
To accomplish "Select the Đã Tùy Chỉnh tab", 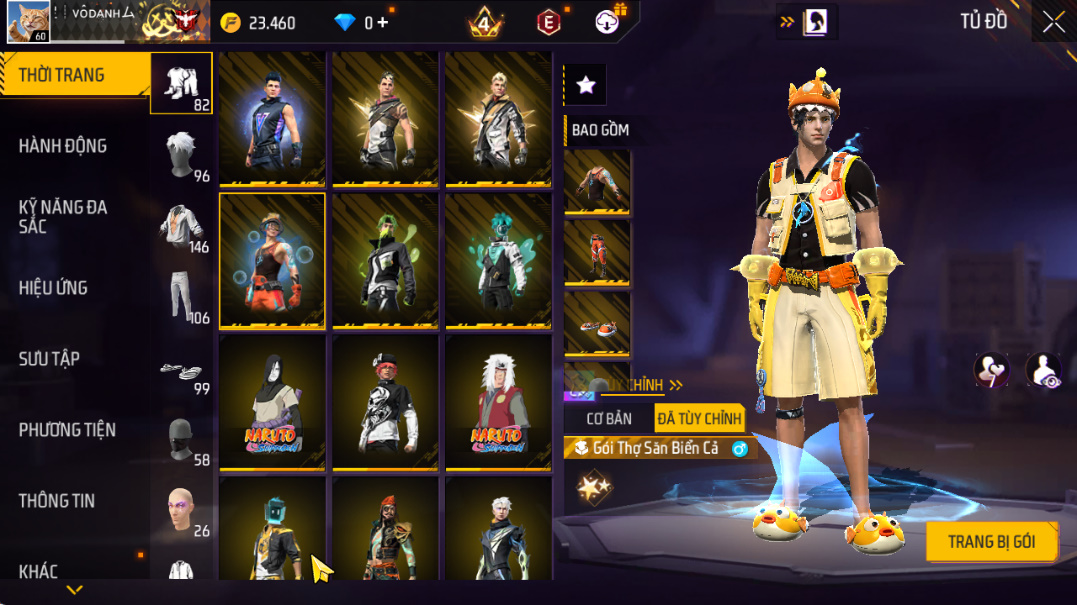I will pos(699,419).
